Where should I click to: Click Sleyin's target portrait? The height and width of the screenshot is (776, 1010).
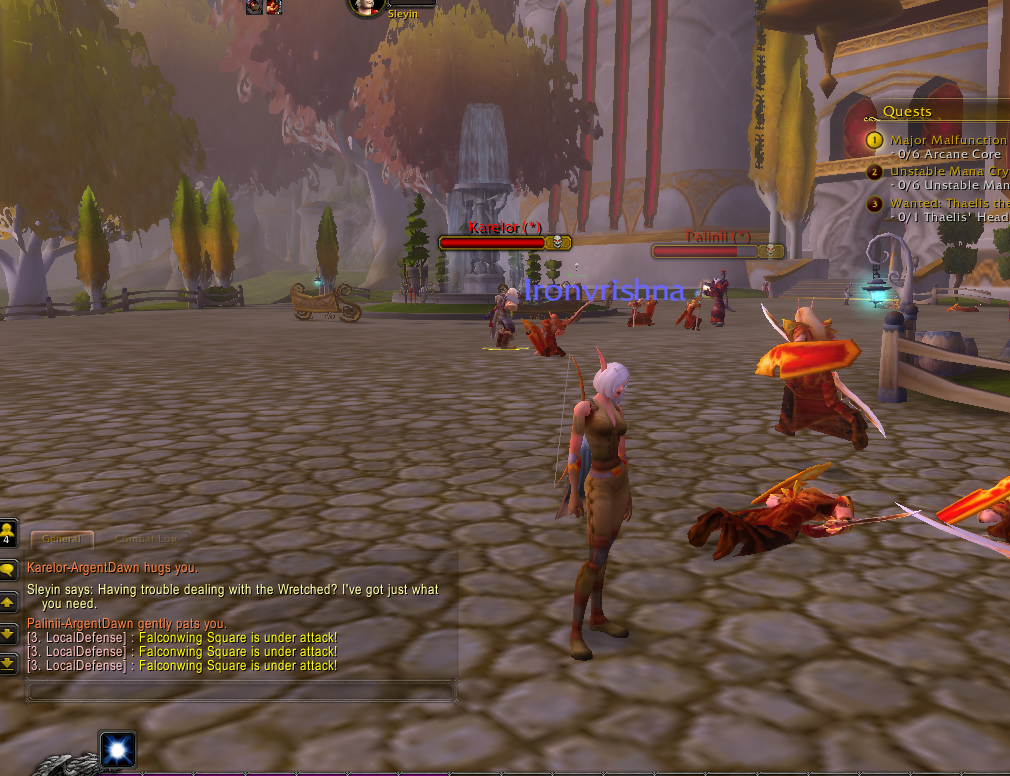pos(367,6)
